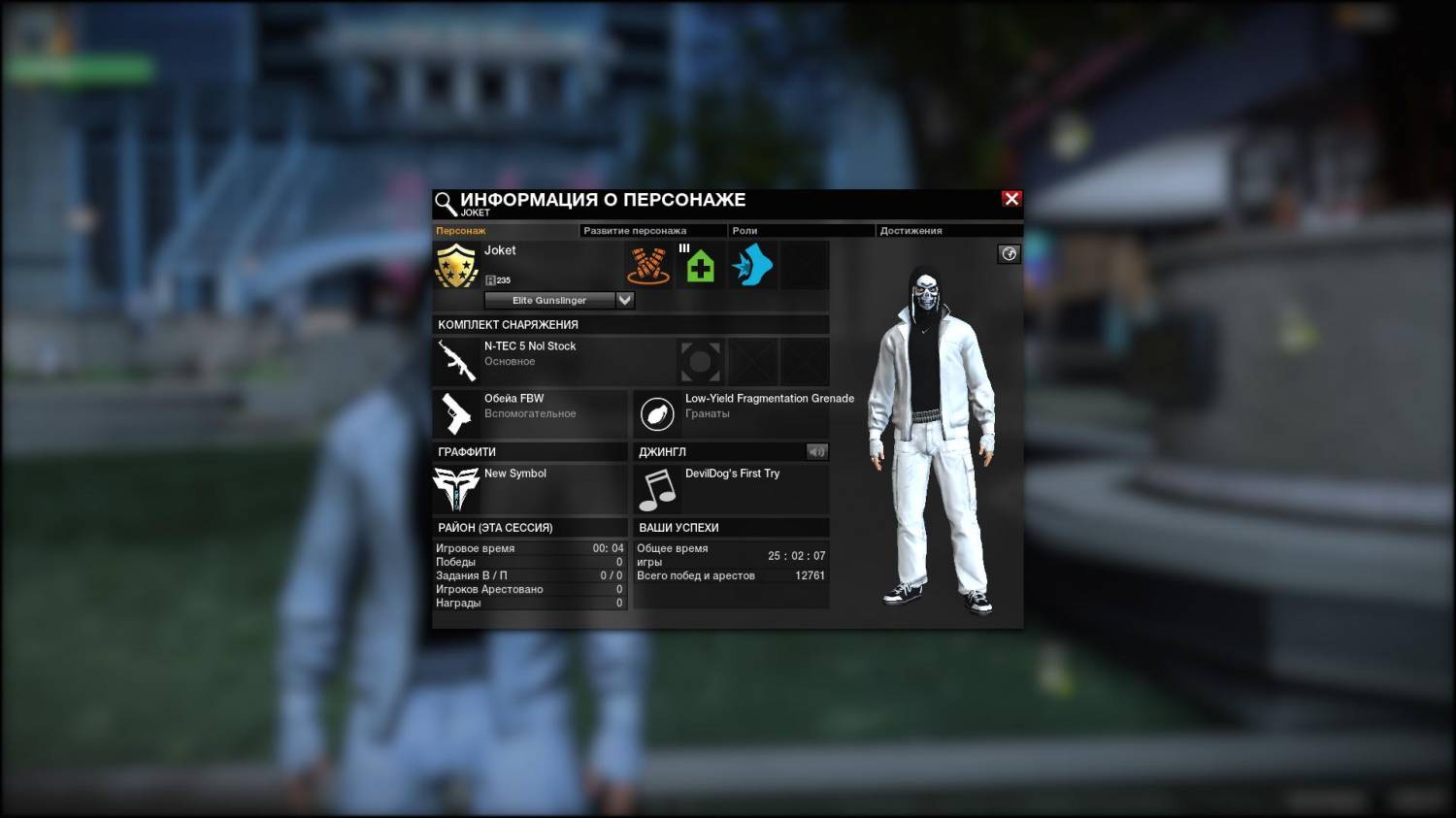Click the button above the character preview
The image size is (1456, 818).
point(1009,254)
